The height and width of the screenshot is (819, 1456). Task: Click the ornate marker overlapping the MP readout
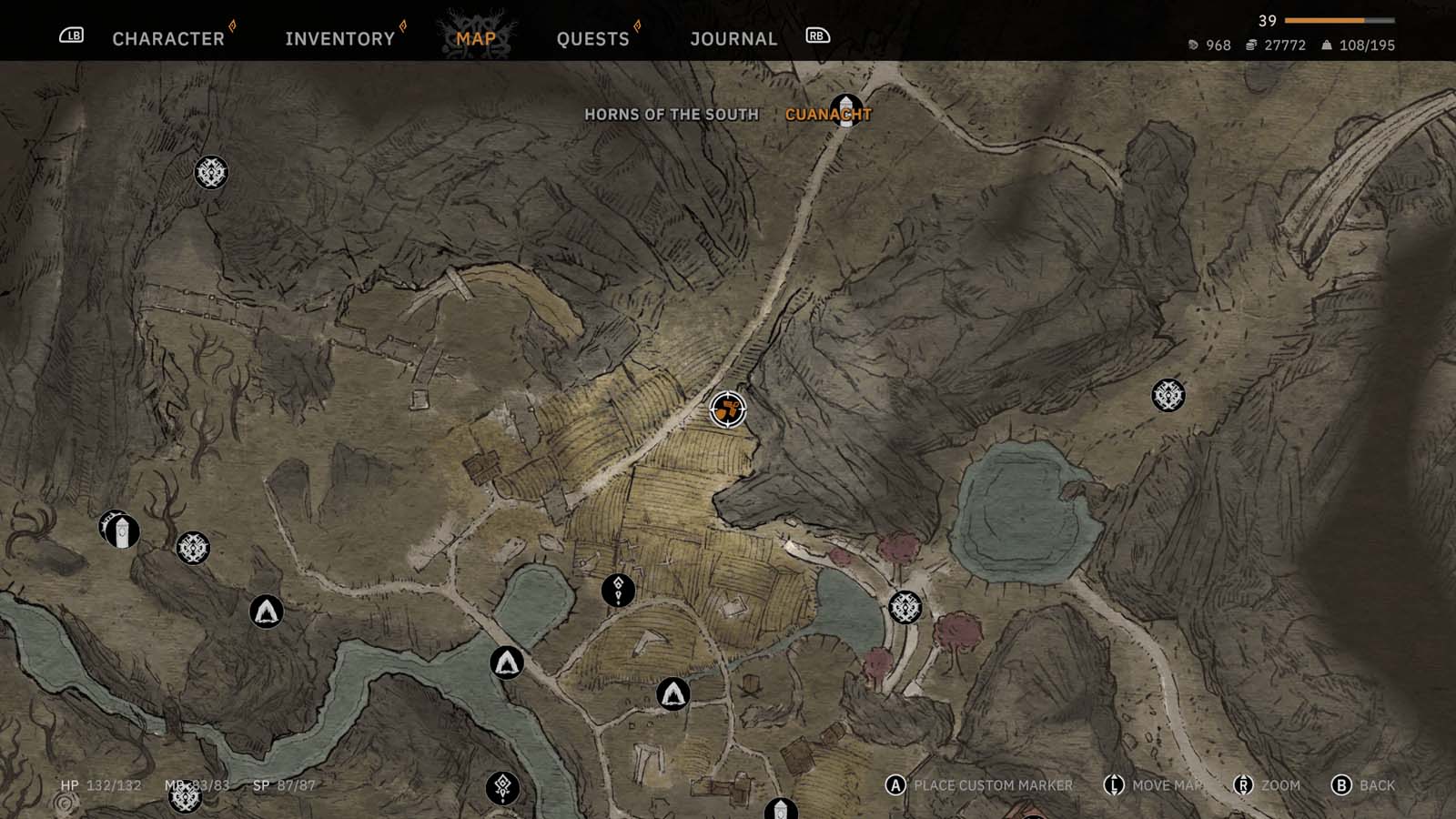186,797
